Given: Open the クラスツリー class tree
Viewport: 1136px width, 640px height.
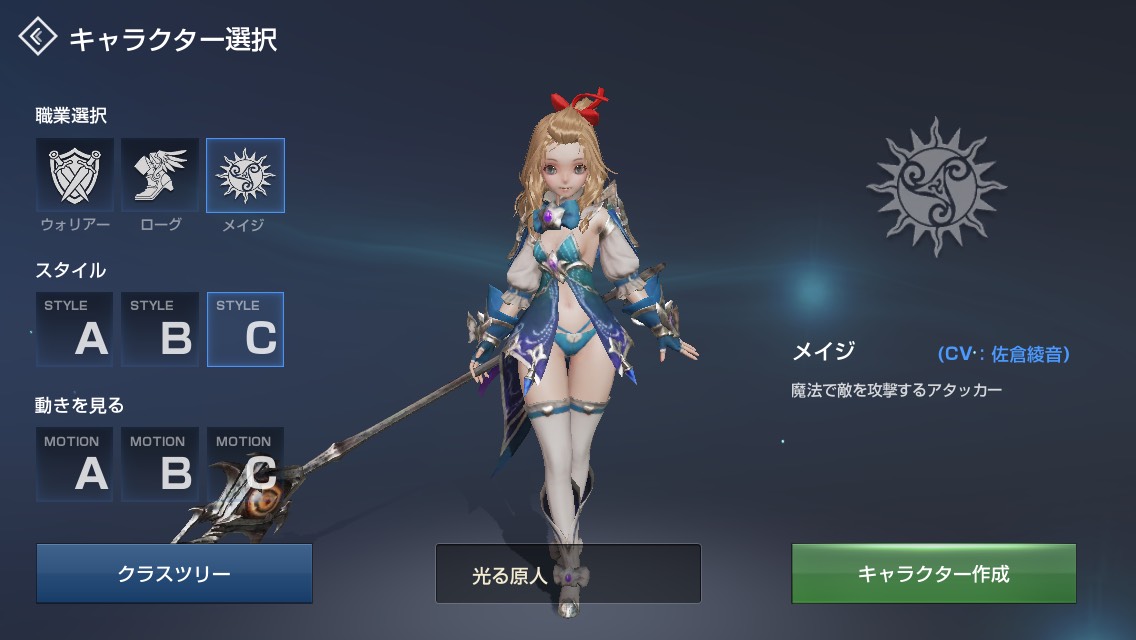Looking at the screenshot, I should point(174,574).
